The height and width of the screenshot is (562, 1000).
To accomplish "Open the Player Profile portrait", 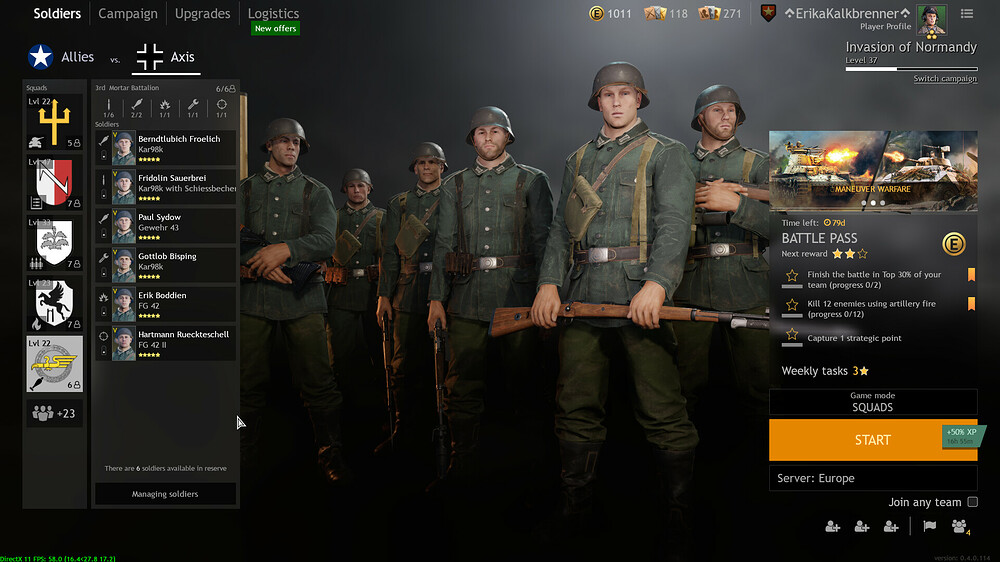I will point(931,18).
